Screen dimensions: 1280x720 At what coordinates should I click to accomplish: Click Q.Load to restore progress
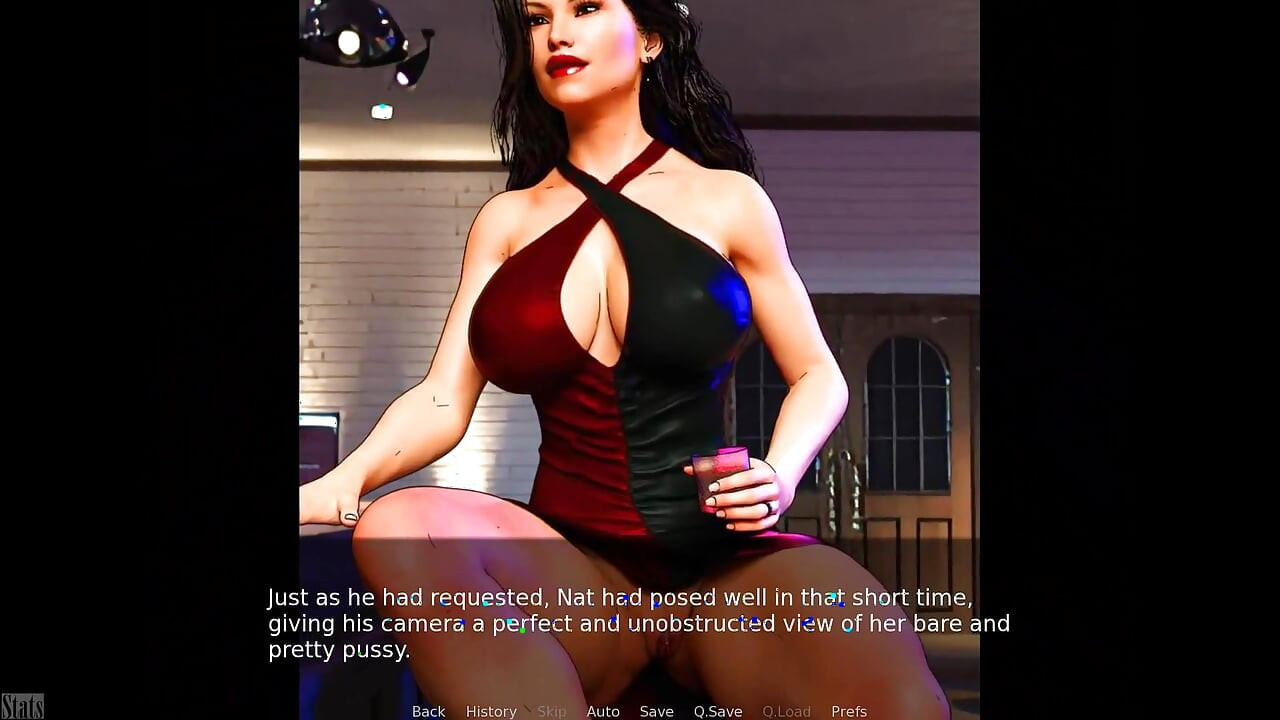pos(786,711)
